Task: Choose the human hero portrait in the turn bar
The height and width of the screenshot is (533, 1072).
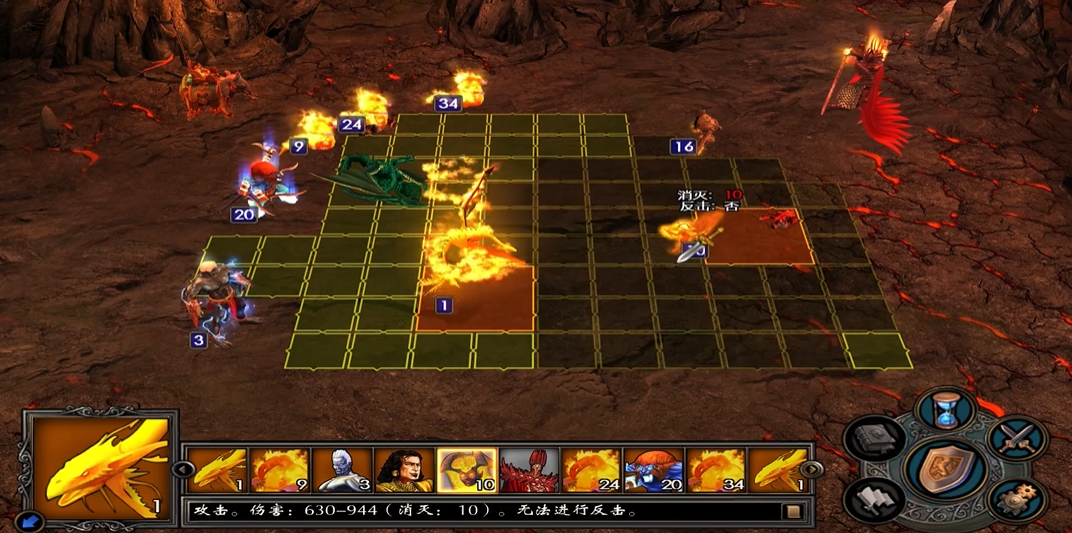Action: [x=404, y=470]
